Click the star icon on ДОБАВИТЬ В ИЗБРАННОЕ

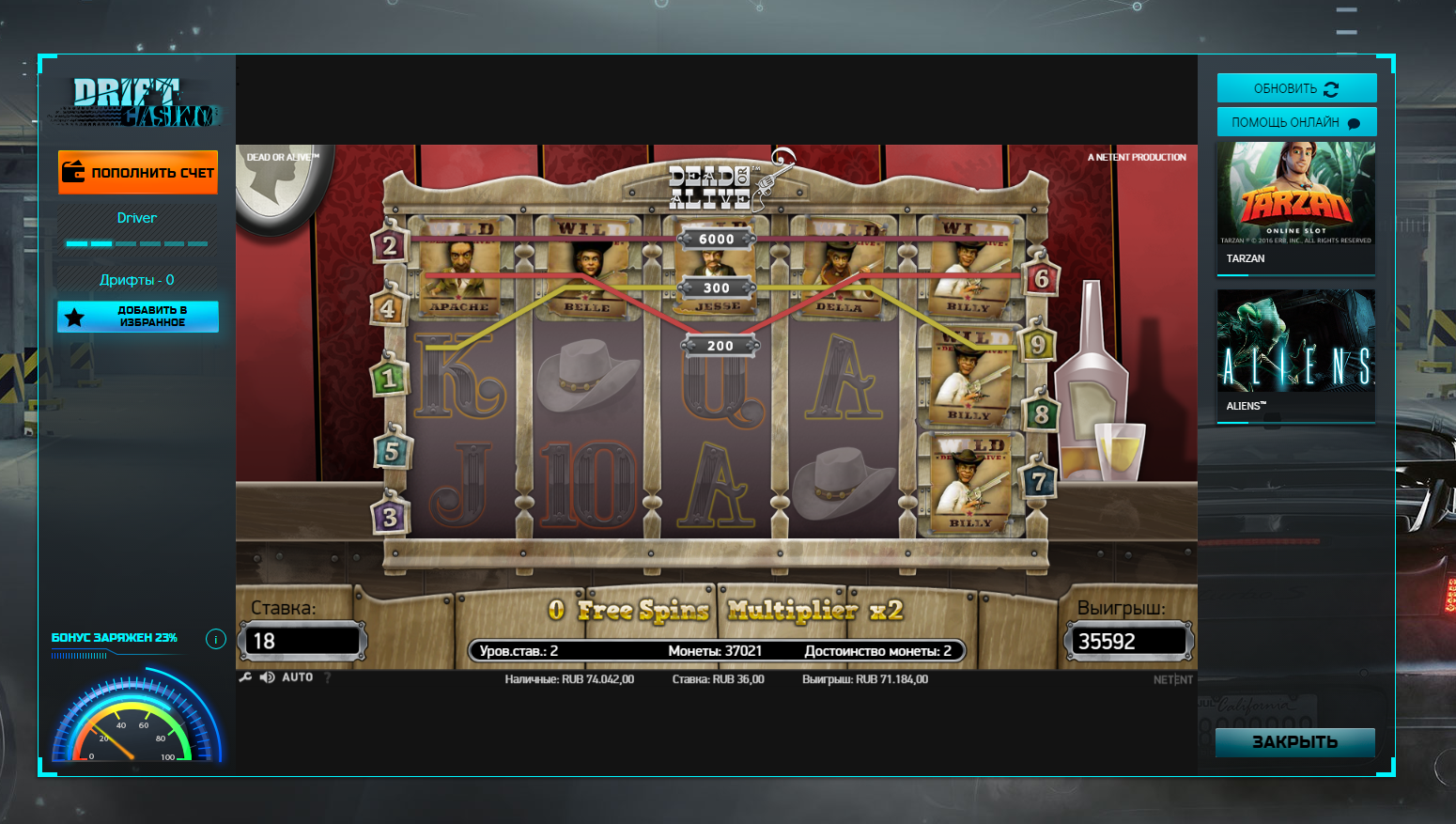coord(75,317)
